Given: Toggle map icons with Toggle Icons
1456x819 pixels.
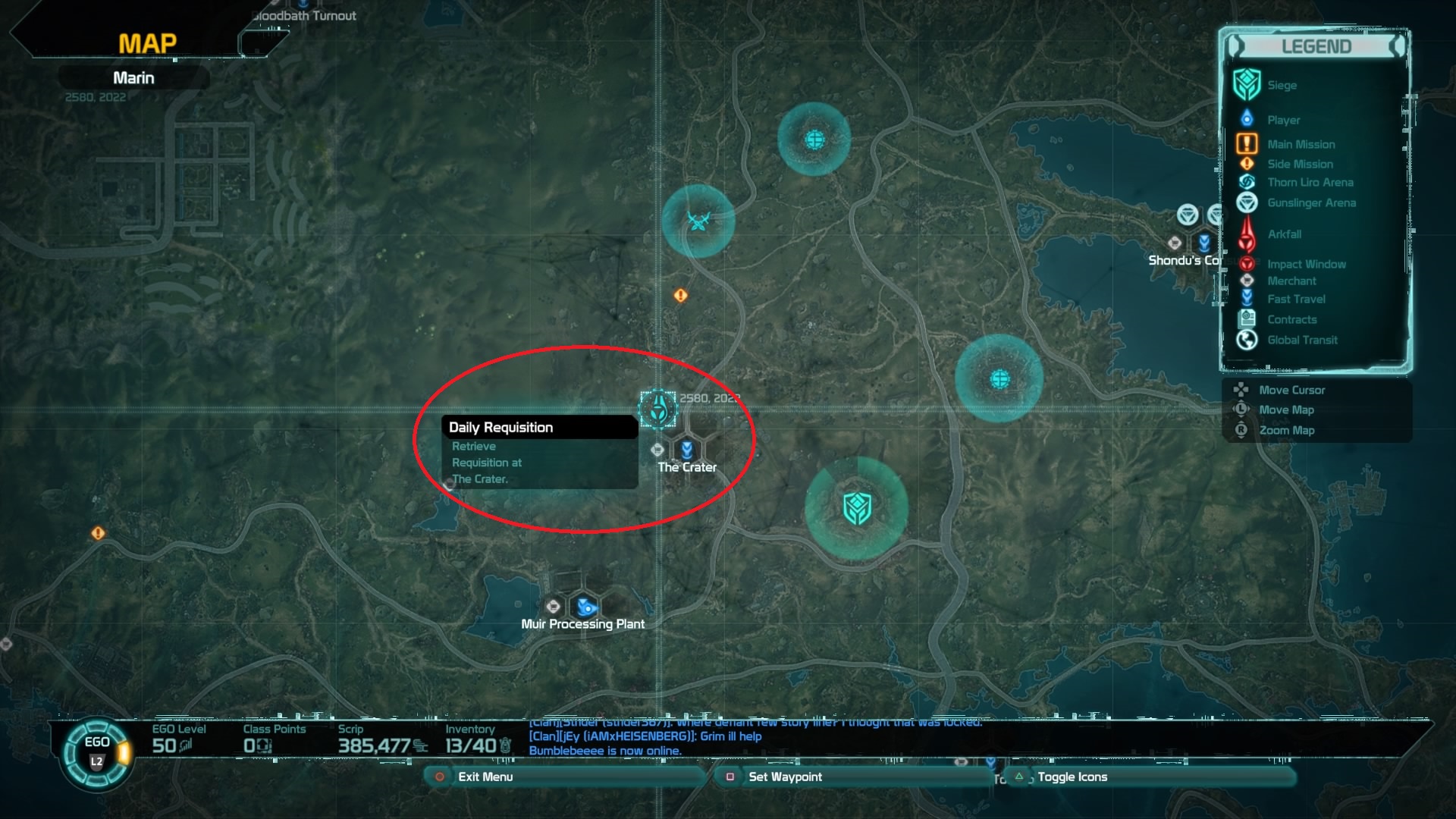Looking at the screenshot, I should tap(1072, 777).
